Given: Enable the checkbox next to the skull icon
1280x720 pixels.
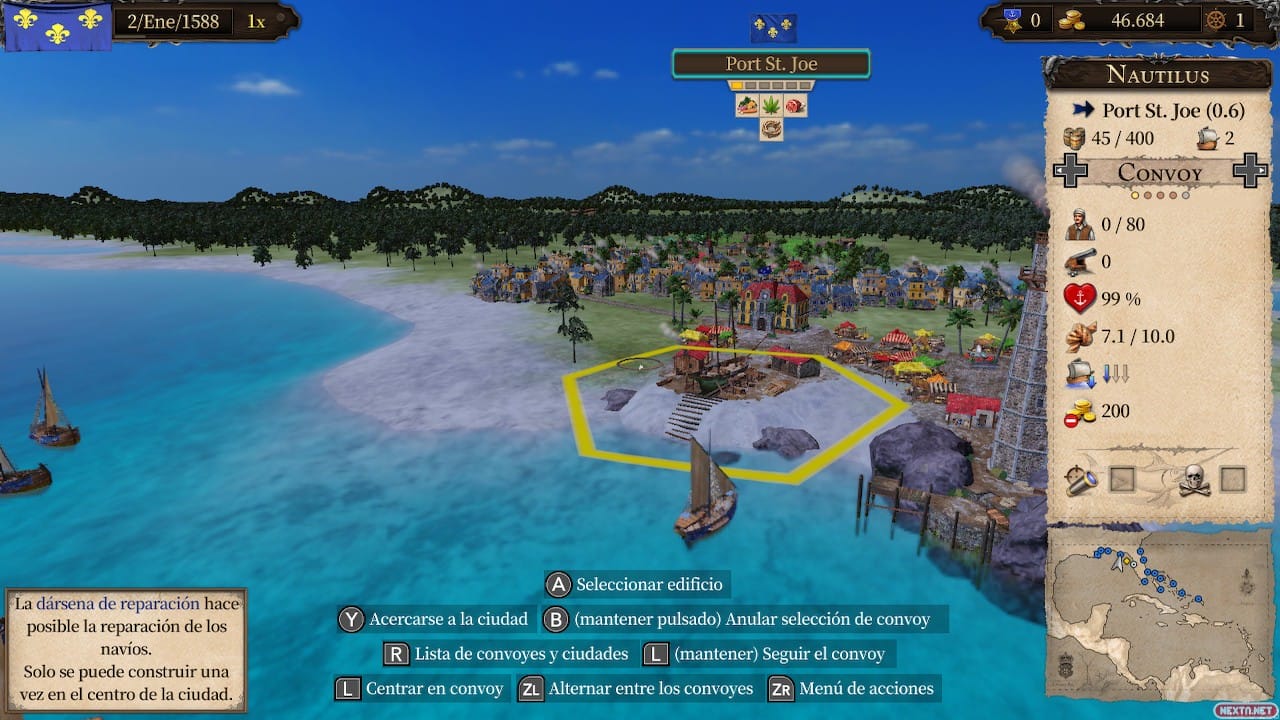Looking at the screenshot, I should click(x=1233, y=479).
